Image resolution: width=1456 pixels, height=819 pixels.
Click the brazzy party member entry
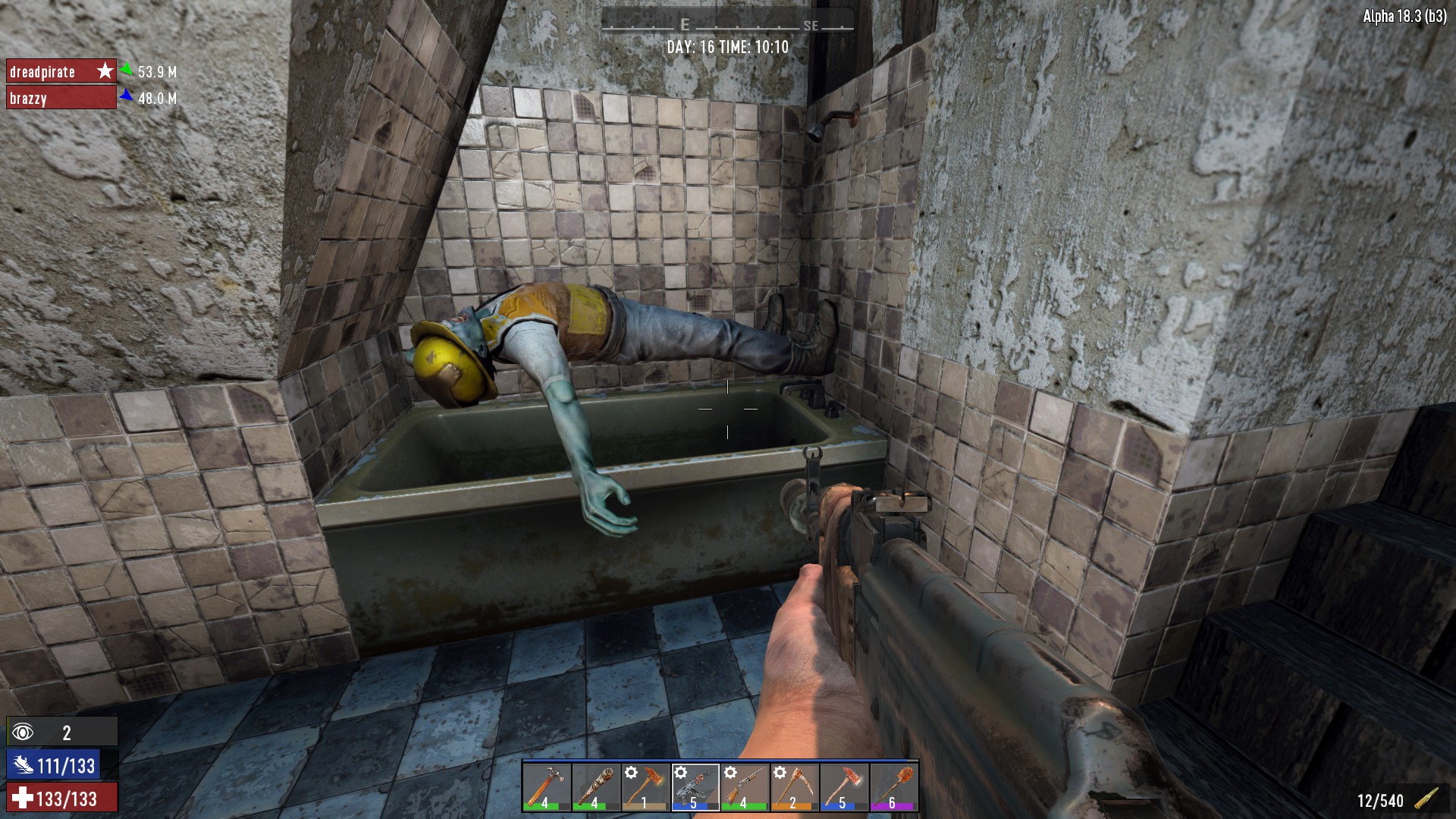61,98
